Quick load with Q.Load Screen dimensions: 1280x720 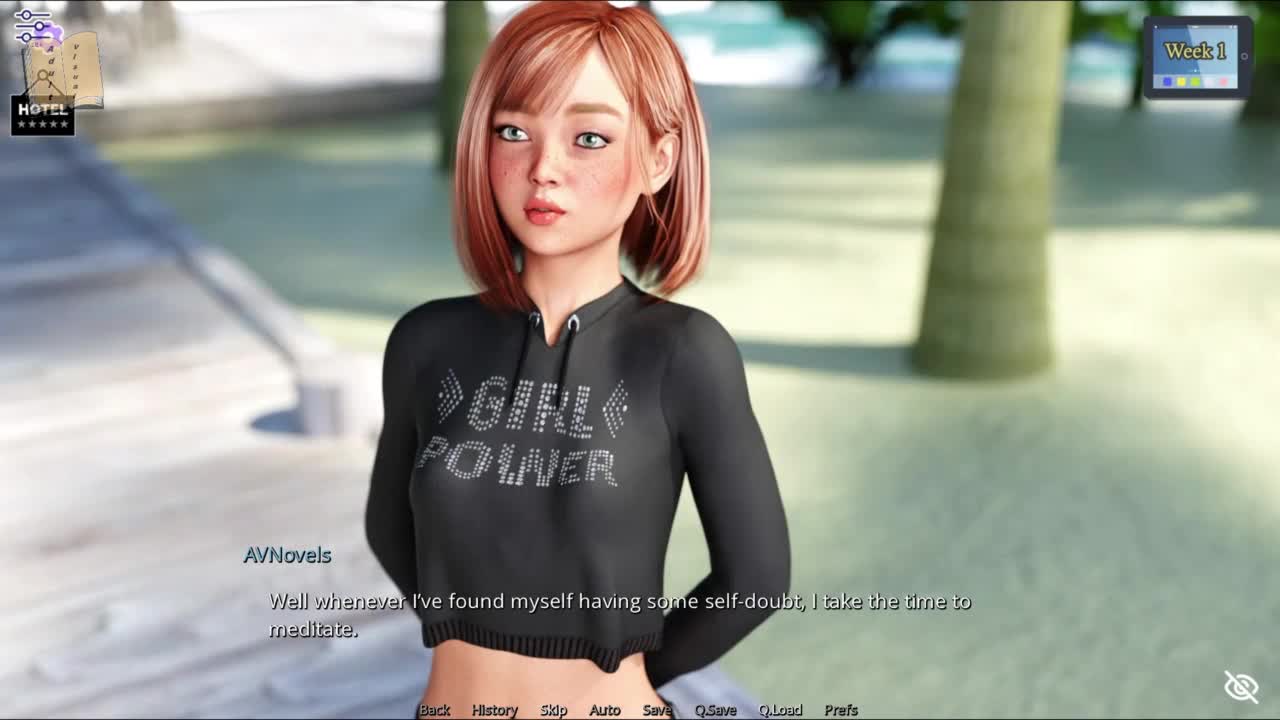point(780,710)
